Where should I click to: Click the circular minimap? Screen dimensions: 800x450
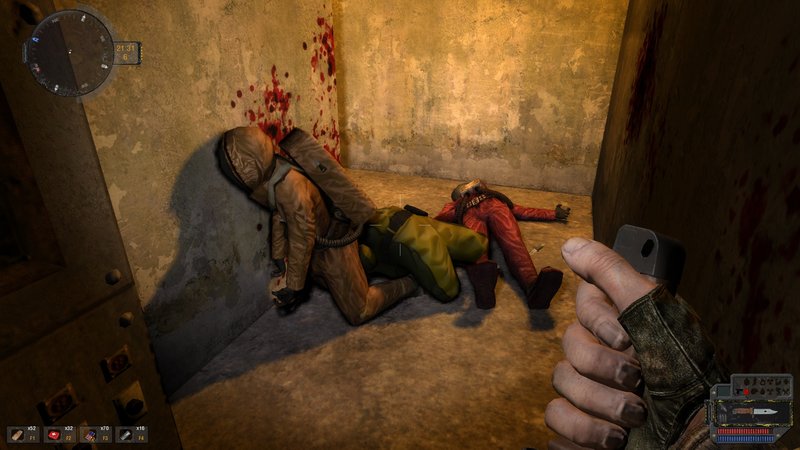pyautogui.click(x=69, y=52)
